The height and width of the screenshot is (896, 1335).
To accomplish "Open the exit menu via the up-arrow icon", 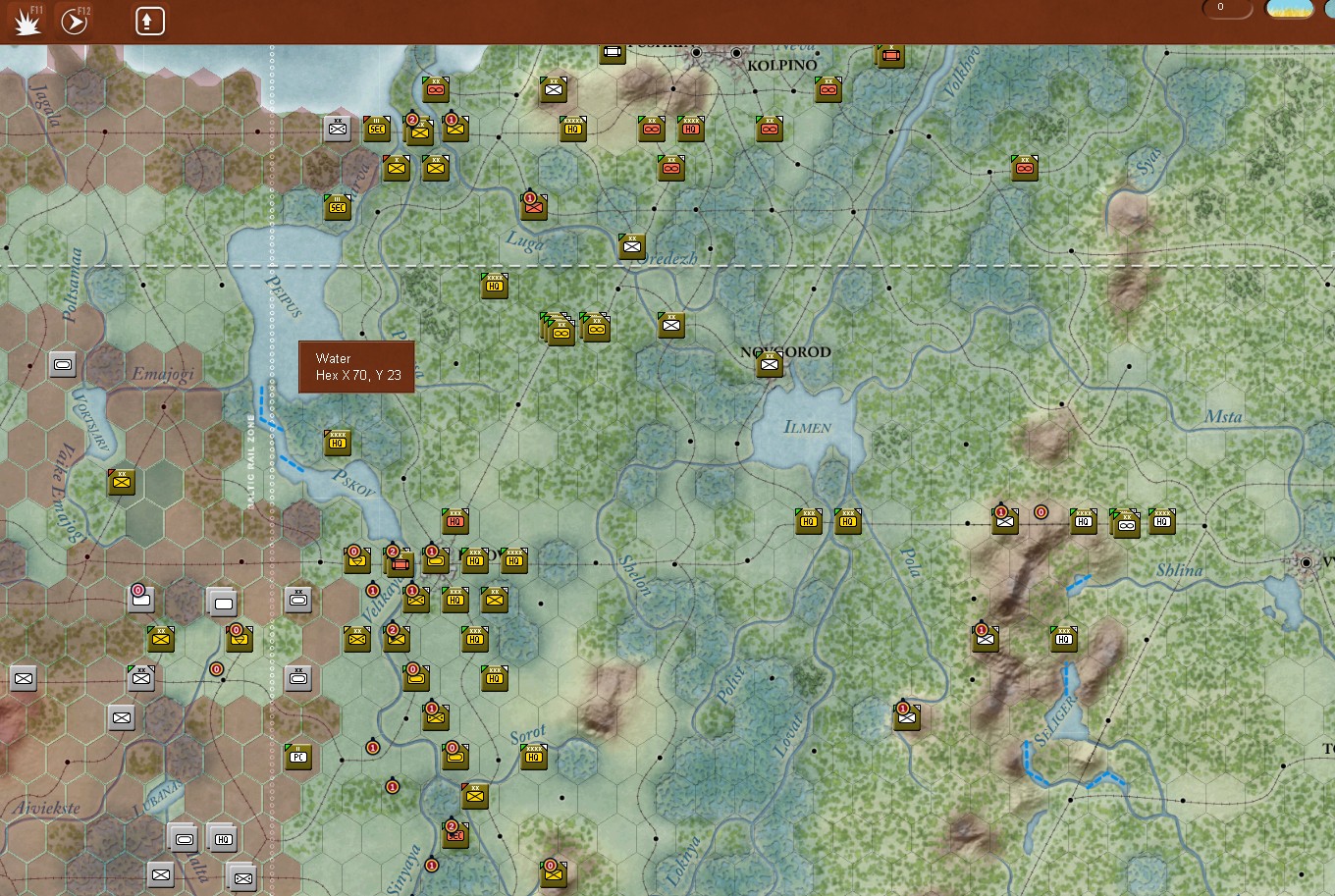I will pos(149,20).
